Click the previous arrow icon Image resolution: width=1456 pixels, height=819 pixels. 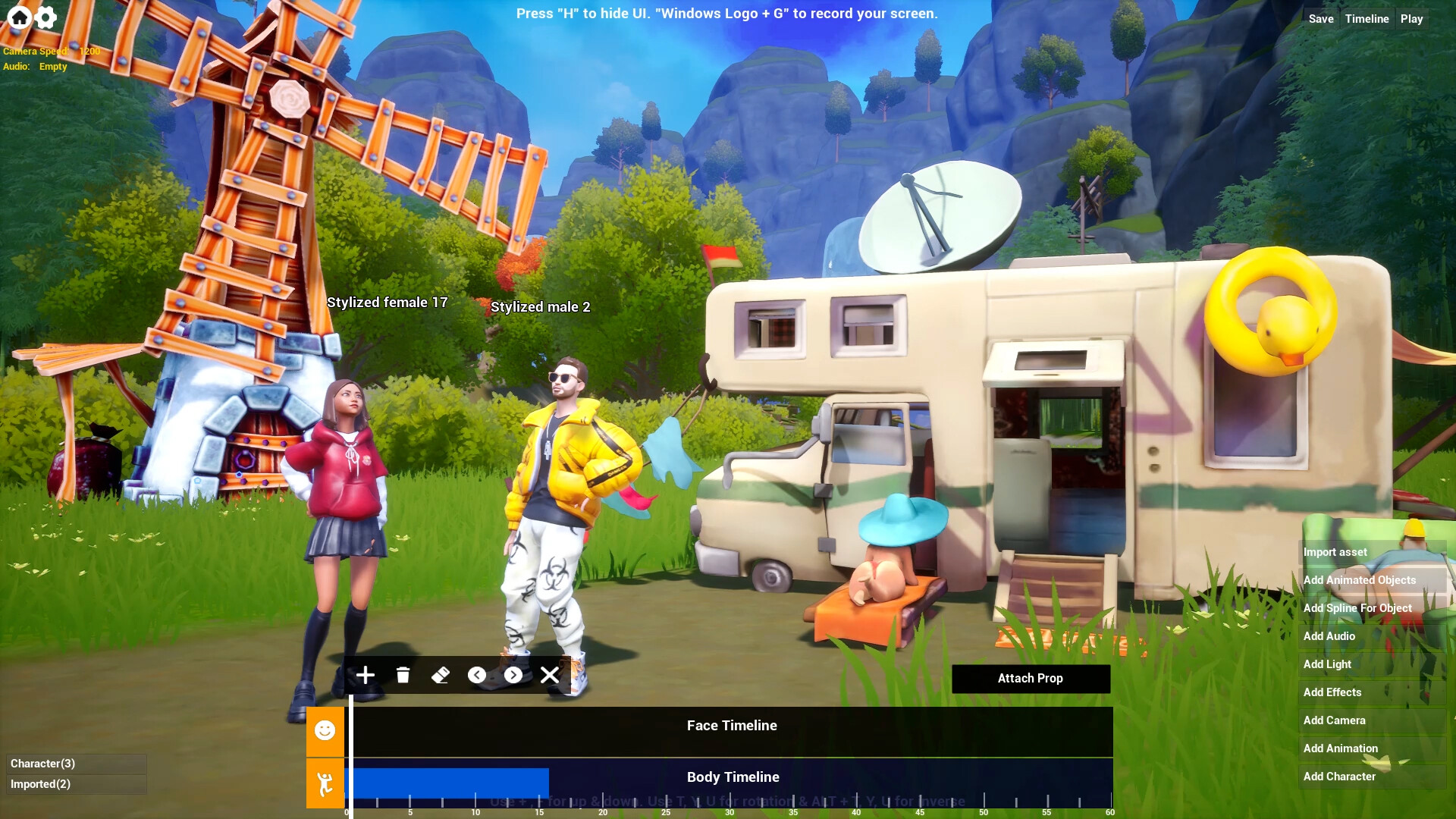pos(476,675)
